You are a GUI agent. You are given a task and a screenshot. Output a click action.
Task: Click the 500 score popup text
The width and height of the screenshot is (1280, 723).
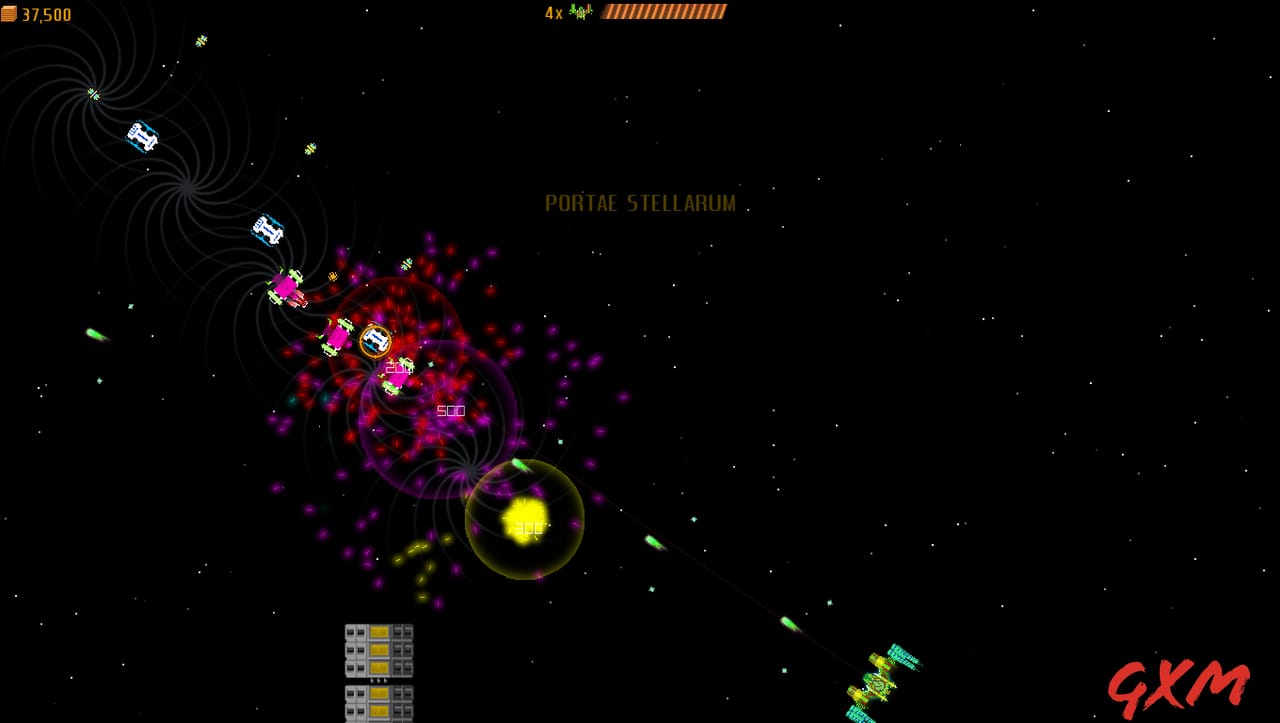pos(450,410)
